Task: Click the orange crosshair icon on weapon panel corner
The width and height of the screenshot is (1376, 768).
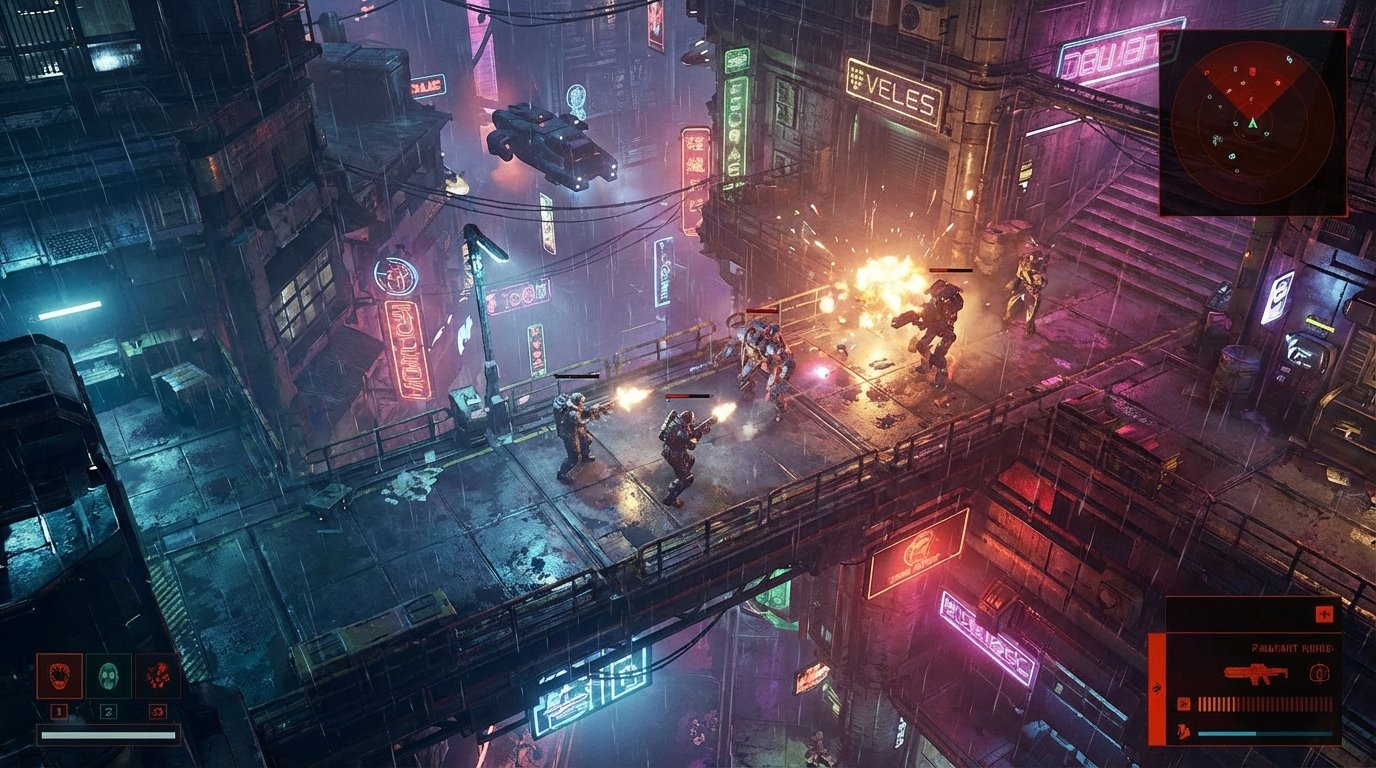Action: (1325, 614)
